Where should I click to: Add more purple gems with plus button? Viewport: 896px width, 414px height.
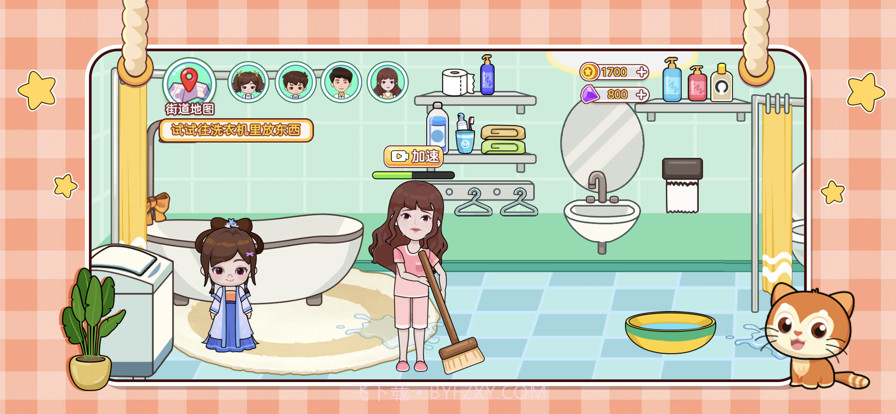coord(641,94)
